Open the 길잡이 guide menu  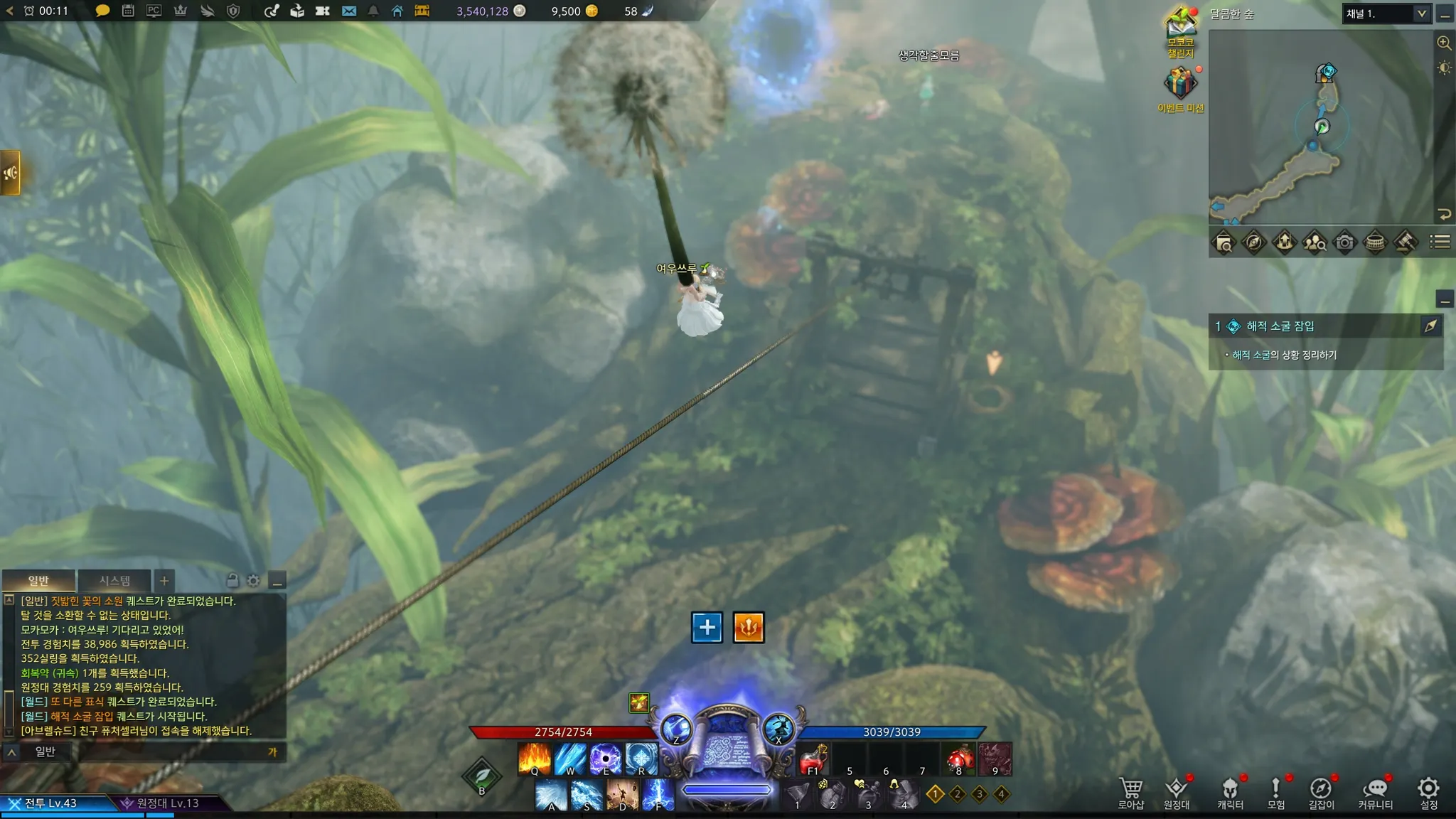(1321, 792)
